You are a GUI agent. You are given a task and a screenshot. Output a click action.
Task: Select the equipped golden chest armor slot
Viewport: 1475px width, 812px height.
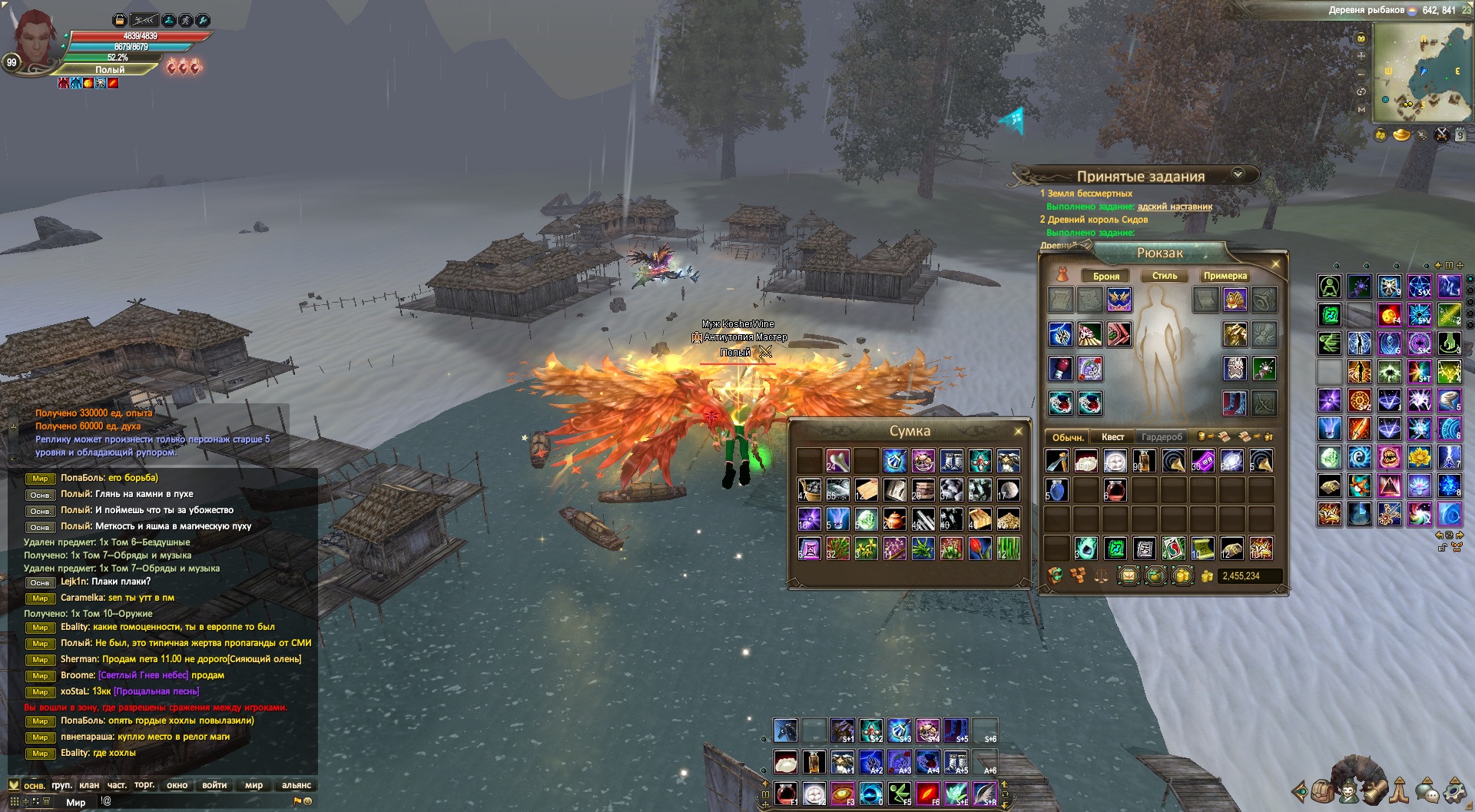1235,334
